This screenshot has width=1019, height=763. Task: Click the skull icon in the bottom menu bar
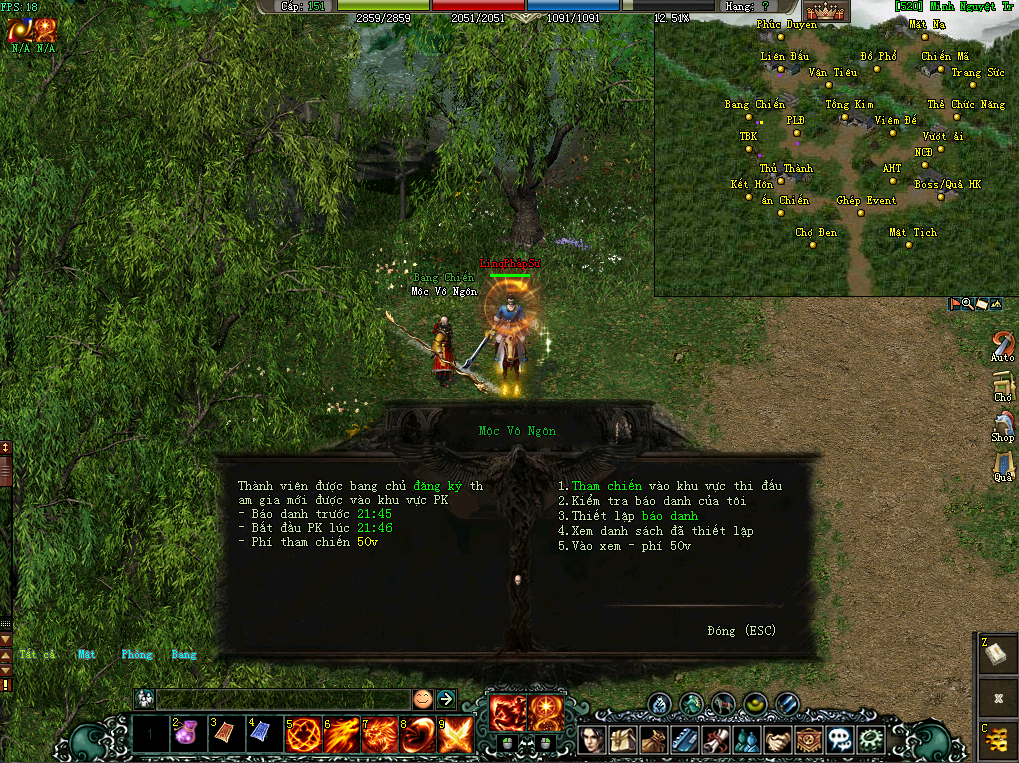tap(841, 741)
